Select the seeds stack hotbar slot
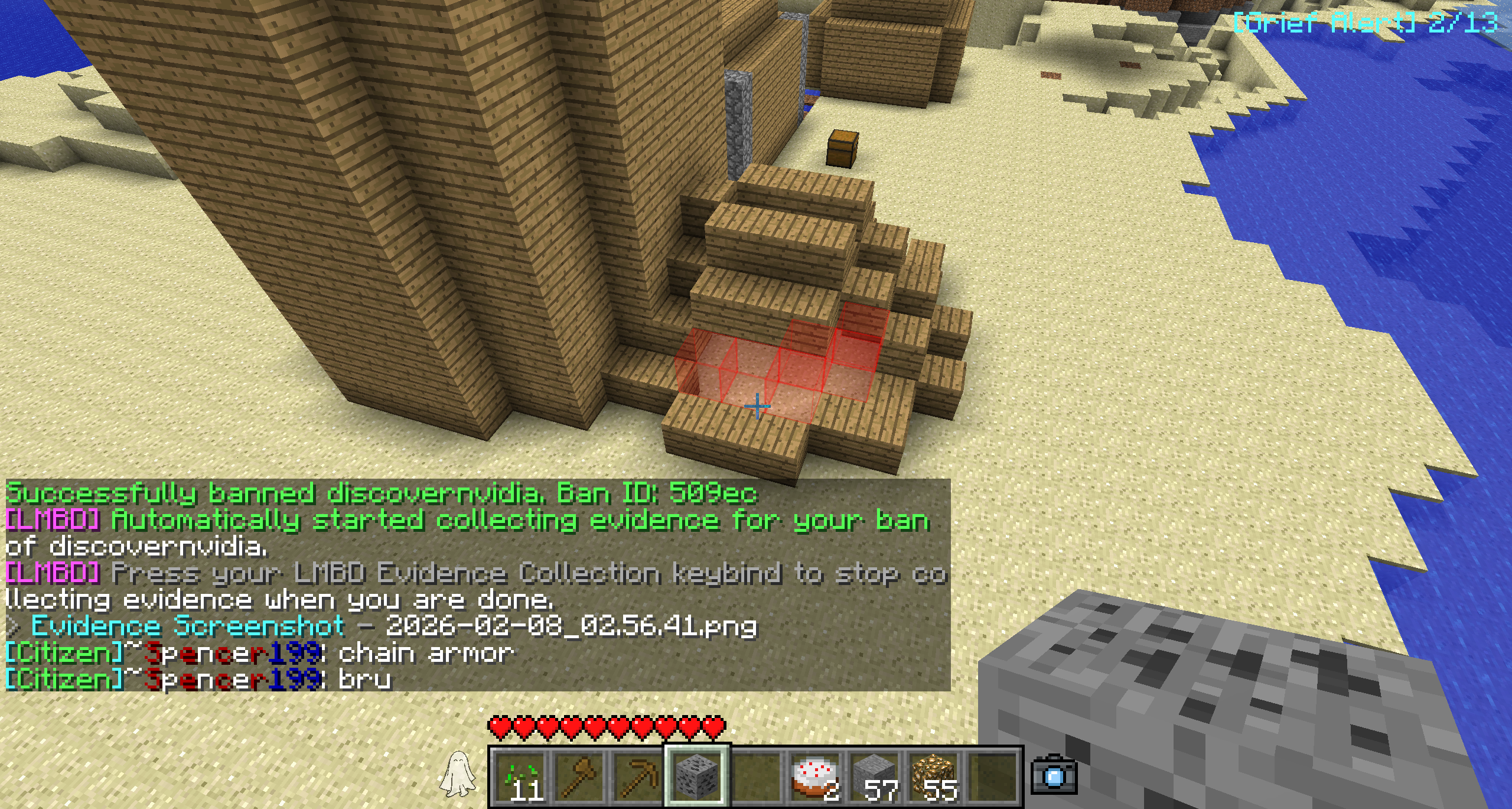Screen dimensions: 1512x809 [x=521, y=776]
